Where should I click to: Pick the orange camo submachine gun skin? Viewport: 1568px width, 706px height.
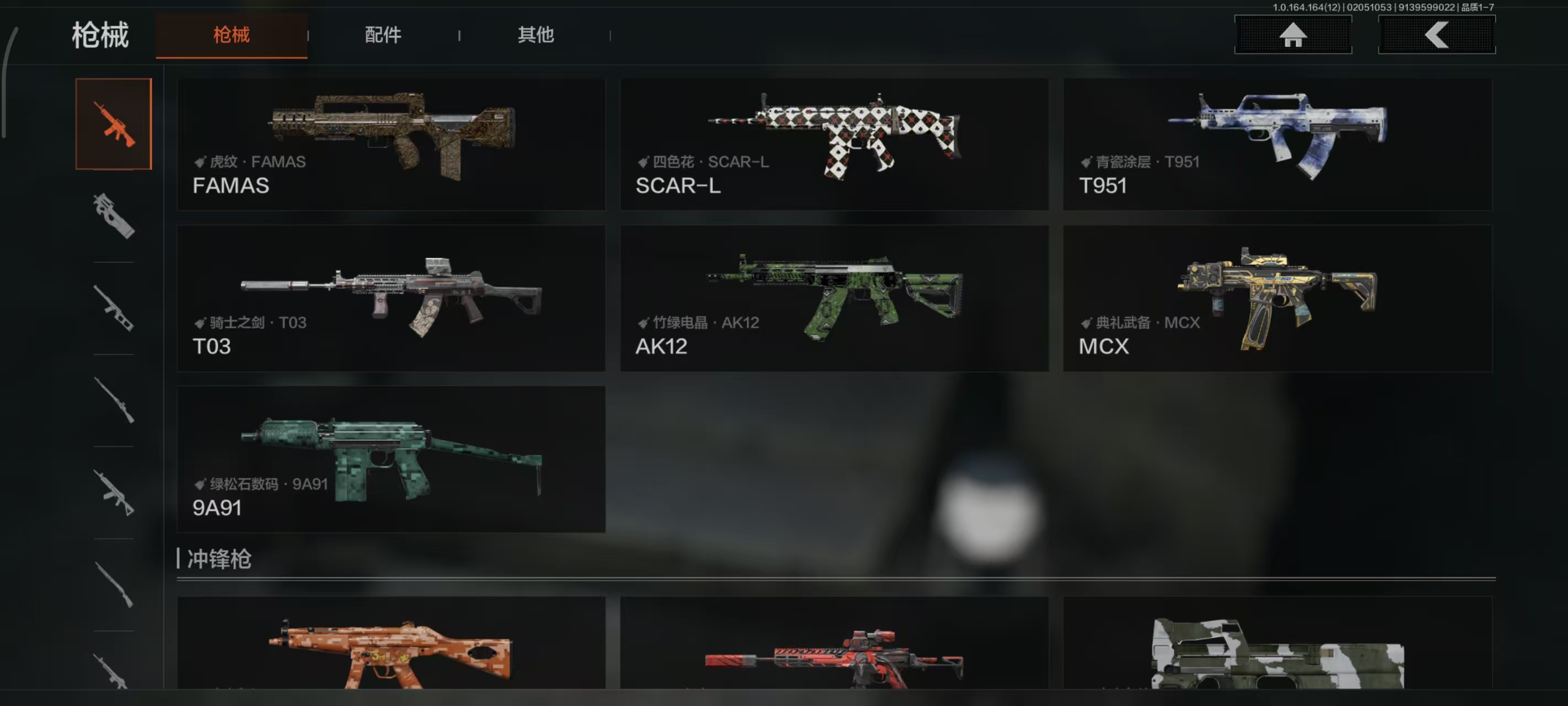coord(391,646)
